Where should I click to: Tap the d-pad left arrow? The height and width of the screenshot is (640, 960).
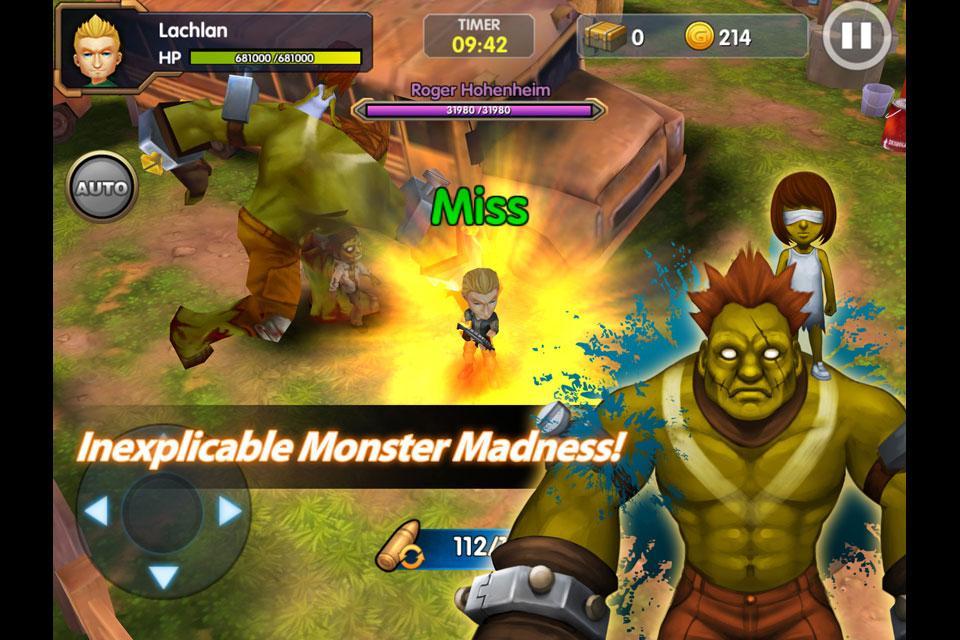pyautogui.click(x=96, y=513)
